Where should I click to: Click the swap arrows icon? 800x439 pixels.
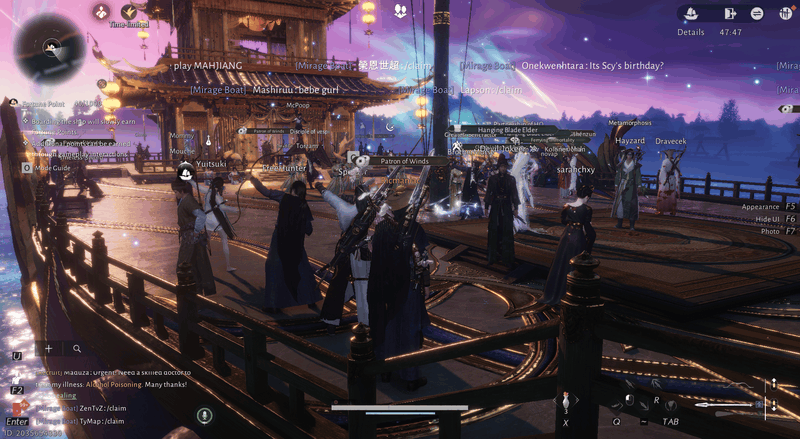tap(758, 13)
